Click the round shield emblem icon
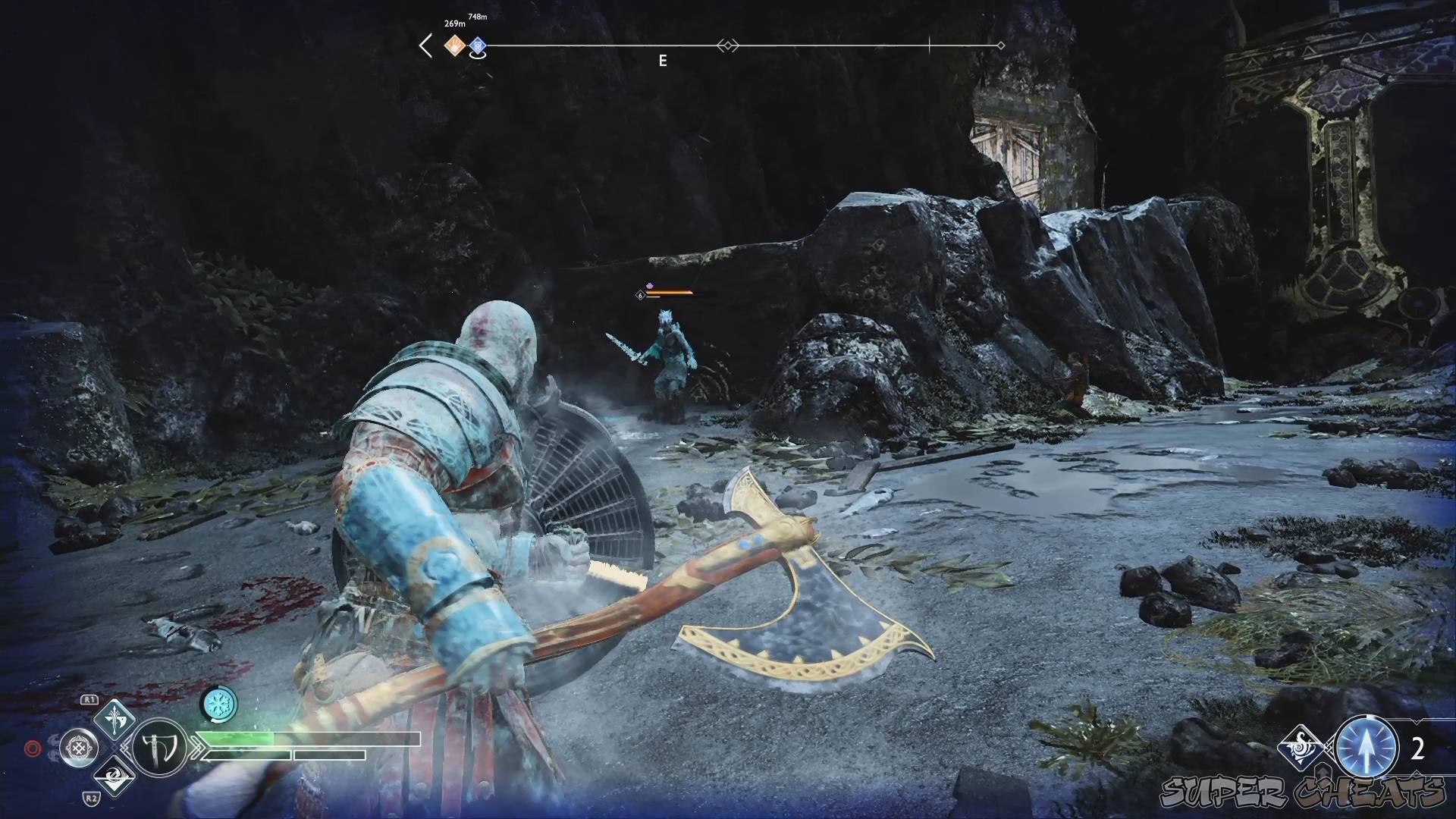The image size is (1456, 819). tap(79, 748)
